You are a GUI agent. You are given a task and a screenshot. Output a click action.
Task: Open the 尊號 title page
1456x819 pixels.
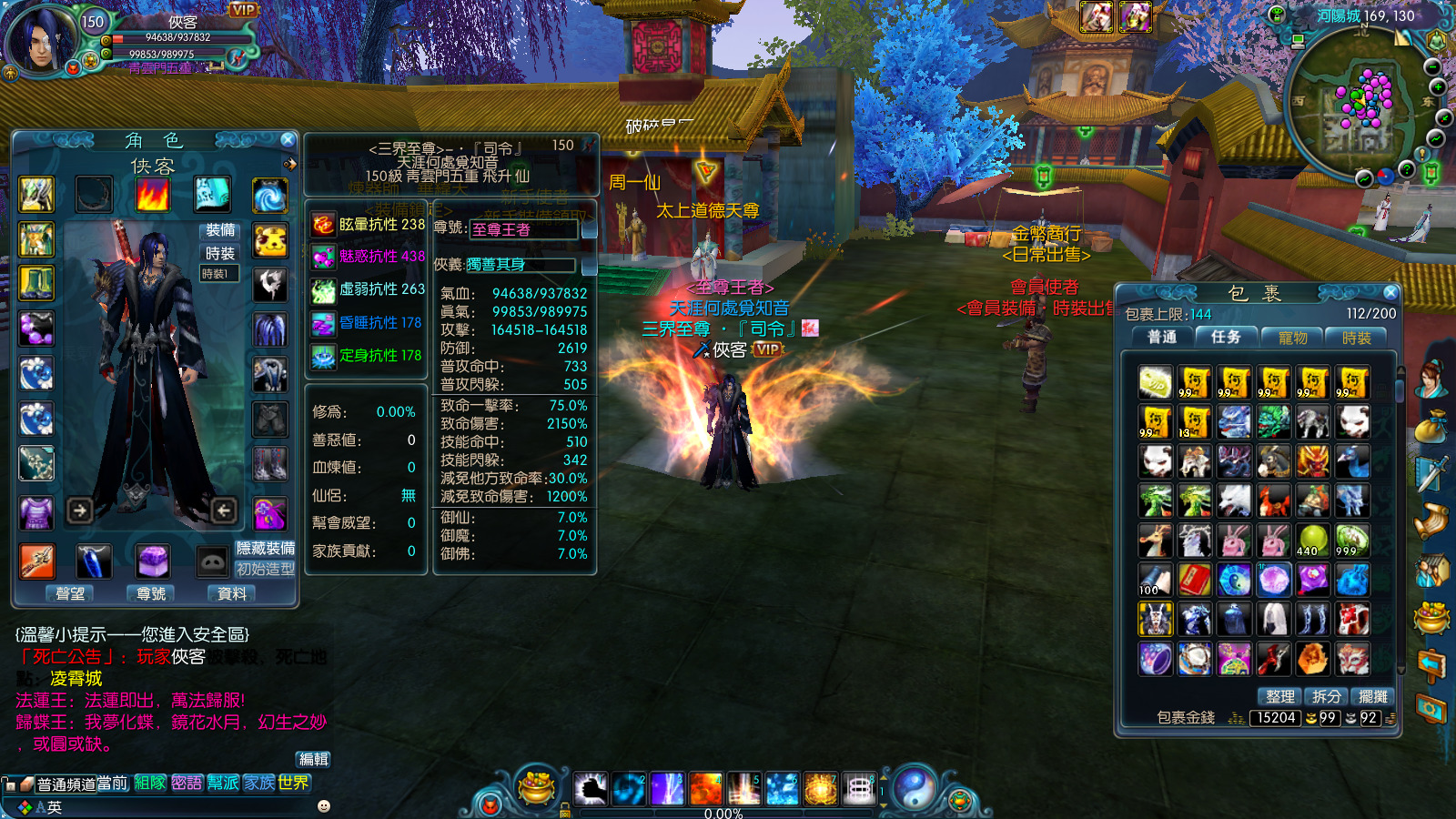tap(151, 593)
